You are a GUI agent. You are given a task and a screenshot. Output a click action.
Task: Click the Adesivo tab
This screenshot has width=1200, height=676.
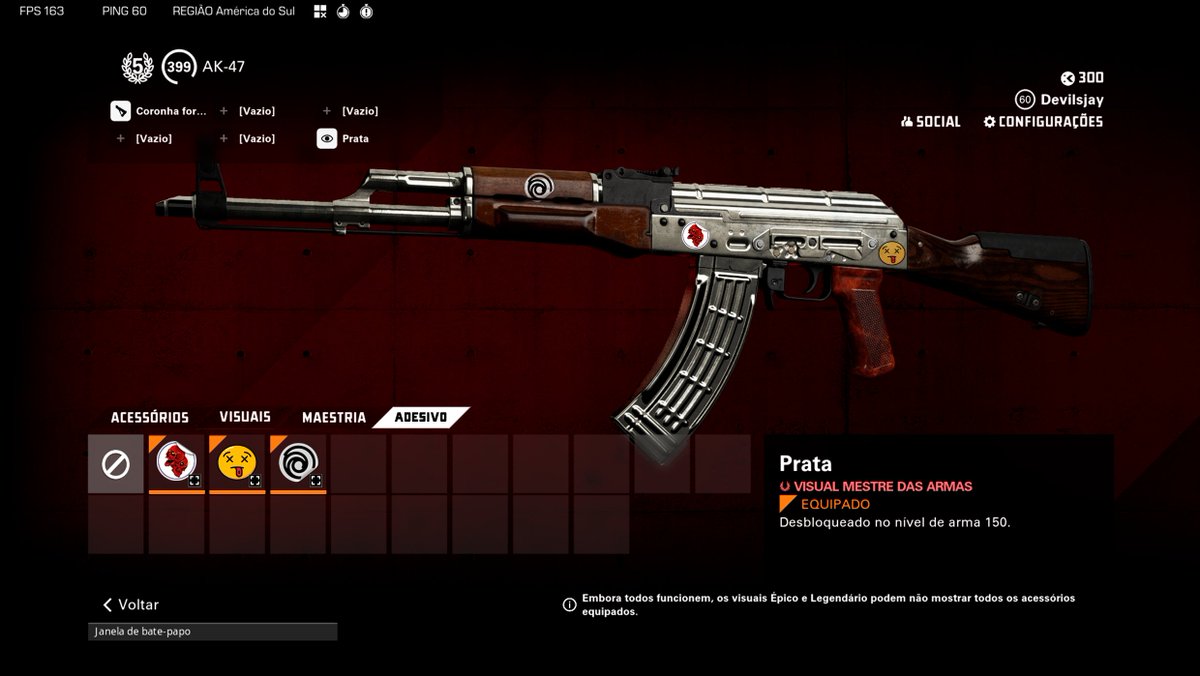coord(420,417)
